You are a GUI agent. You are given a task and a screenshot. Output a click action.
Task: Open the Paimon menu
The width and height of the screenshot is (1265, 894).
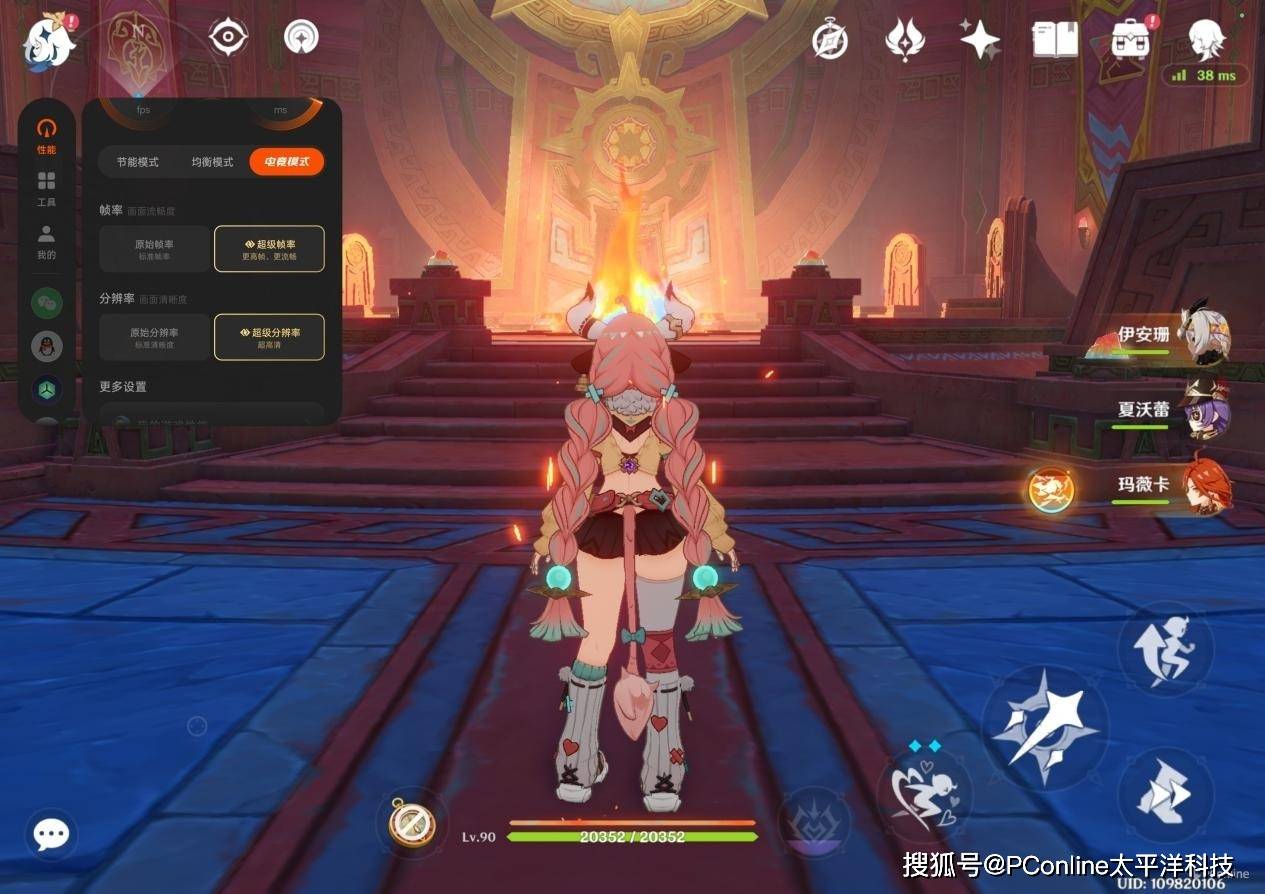pos(47,40)
